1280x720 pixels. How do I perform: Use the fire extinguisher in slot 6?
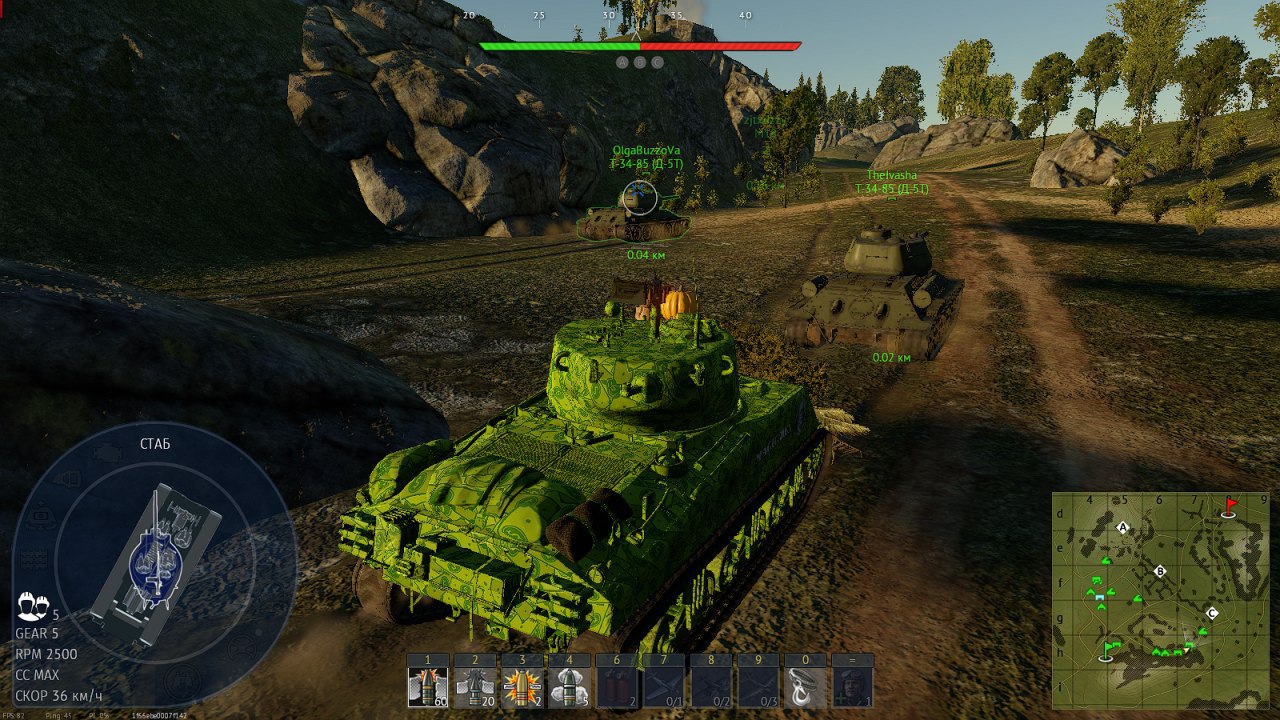[x=616, y=688]
